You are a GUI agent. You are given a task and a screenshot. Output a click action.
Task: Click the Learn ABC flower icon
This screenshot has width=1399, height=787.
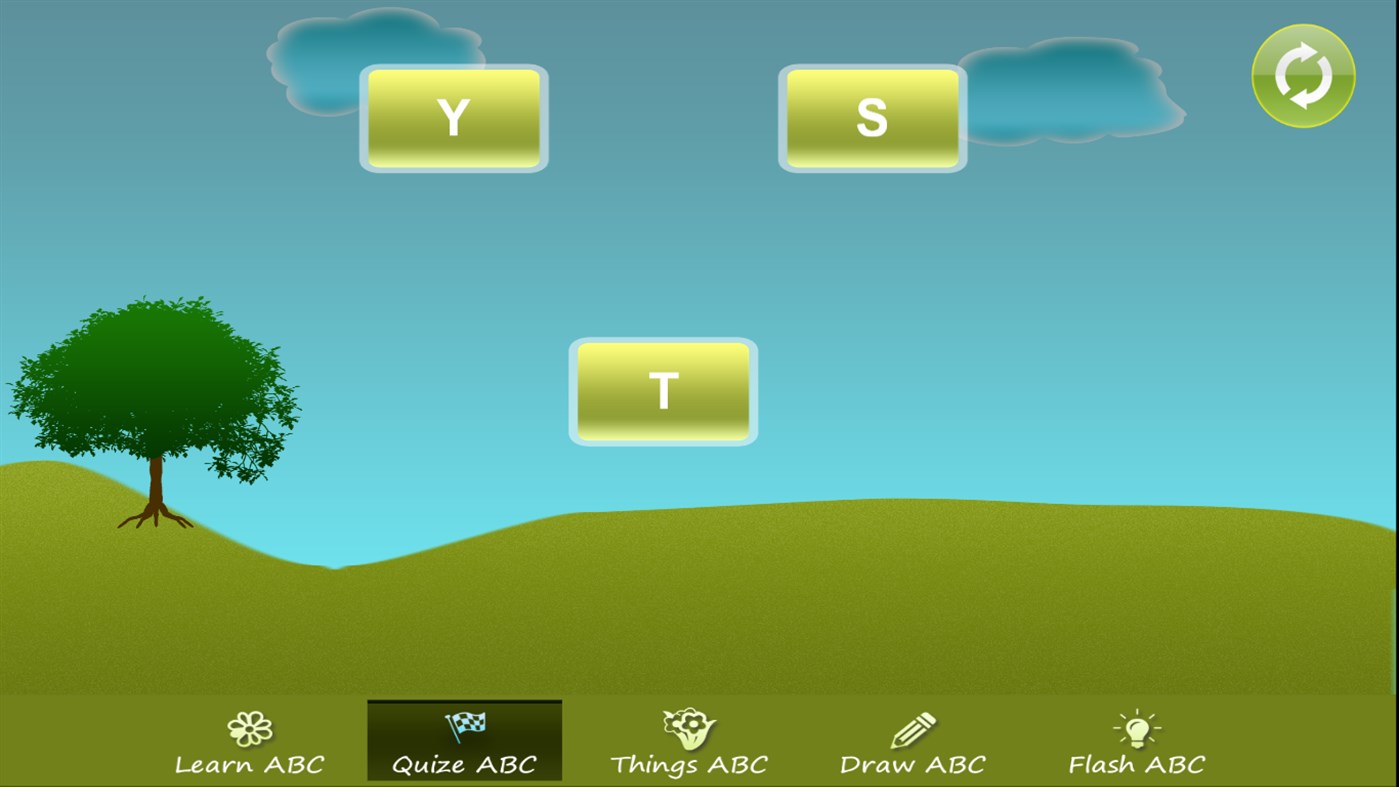click(250, 727)
